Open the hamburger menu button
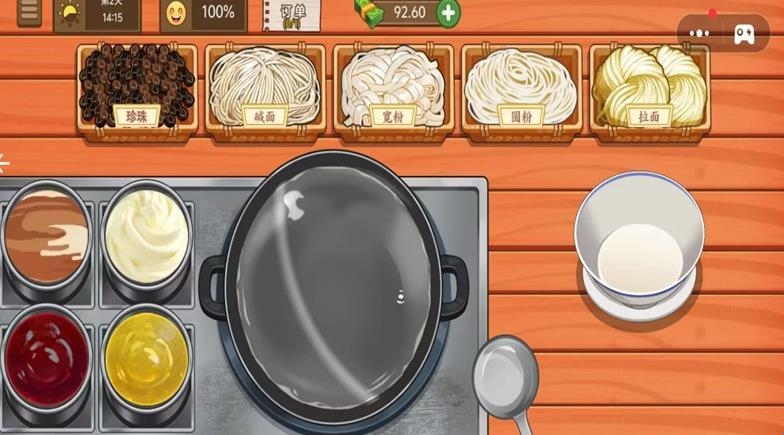 29,12
